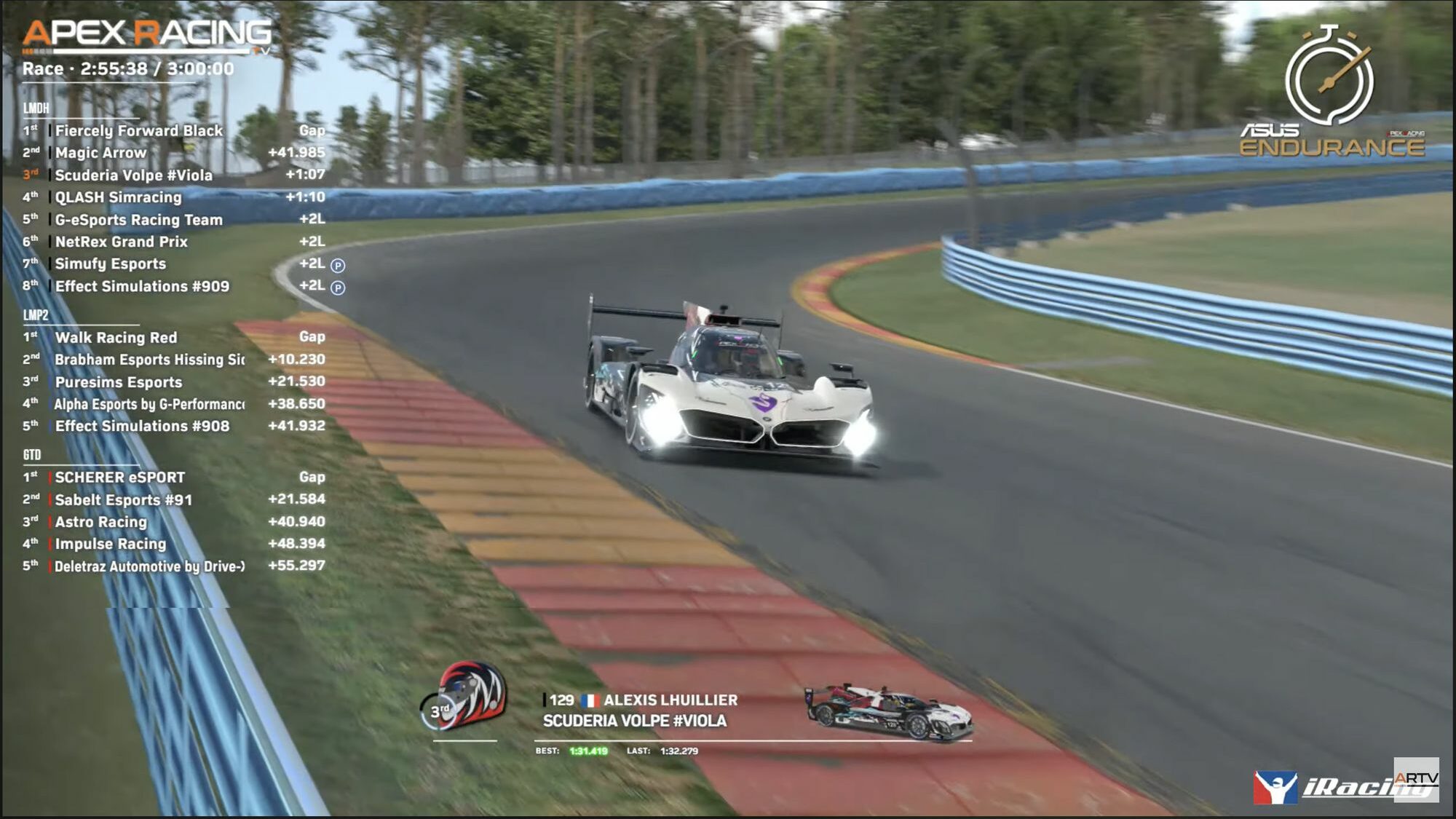The image size is (1456, 819).
Task: Click the Apex Racing TV logo
Action: [x=147, y=35]
